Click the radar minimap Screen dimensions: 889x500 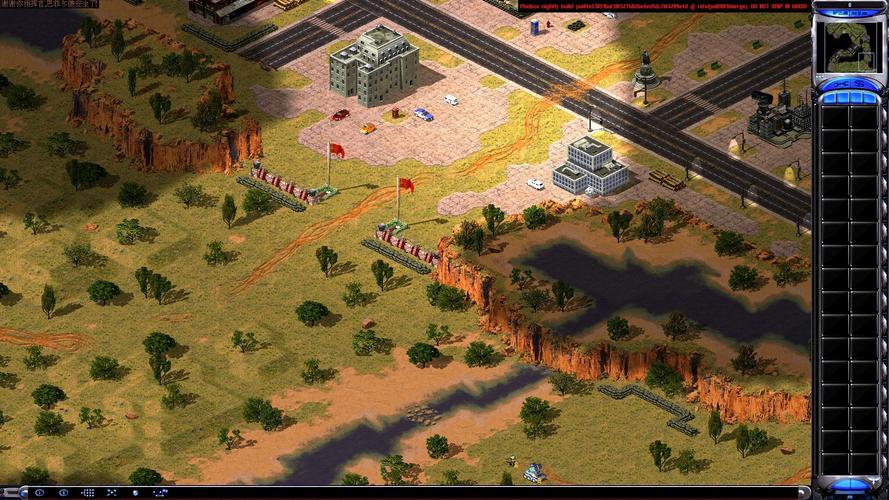[848, 46]
